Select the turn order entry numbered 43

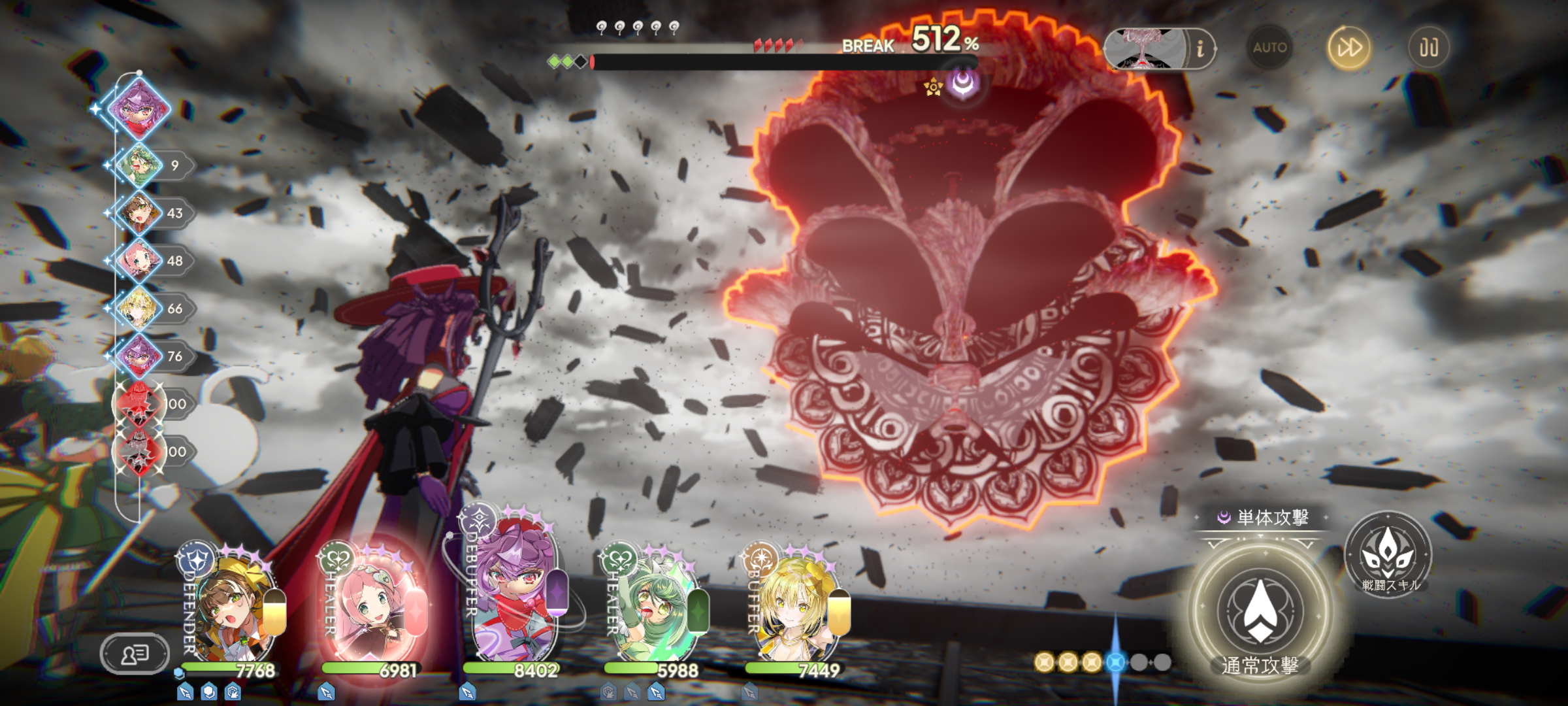click(140, 213)
